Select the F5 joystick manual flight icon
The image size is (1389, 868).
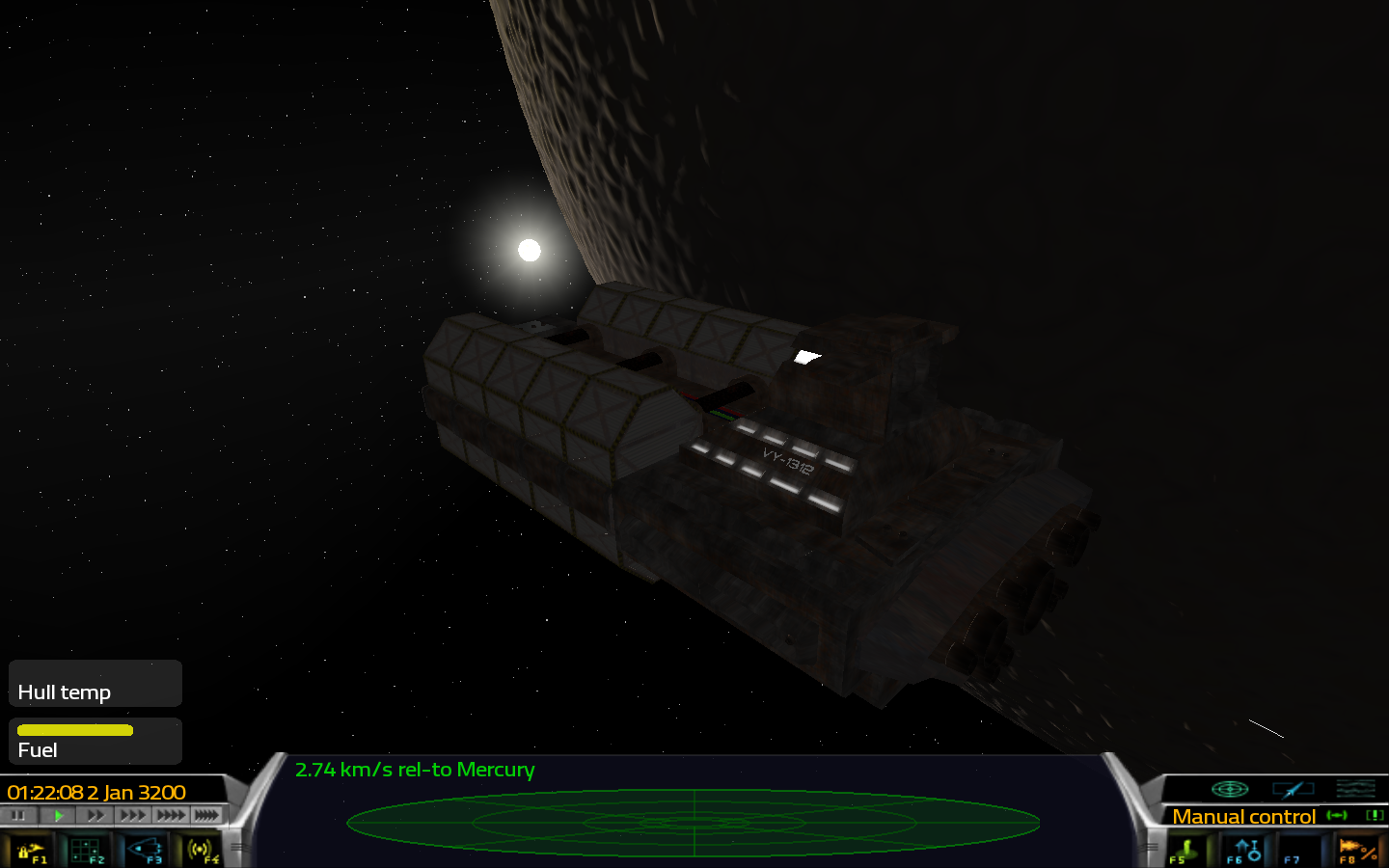(x=1185, y=849)
